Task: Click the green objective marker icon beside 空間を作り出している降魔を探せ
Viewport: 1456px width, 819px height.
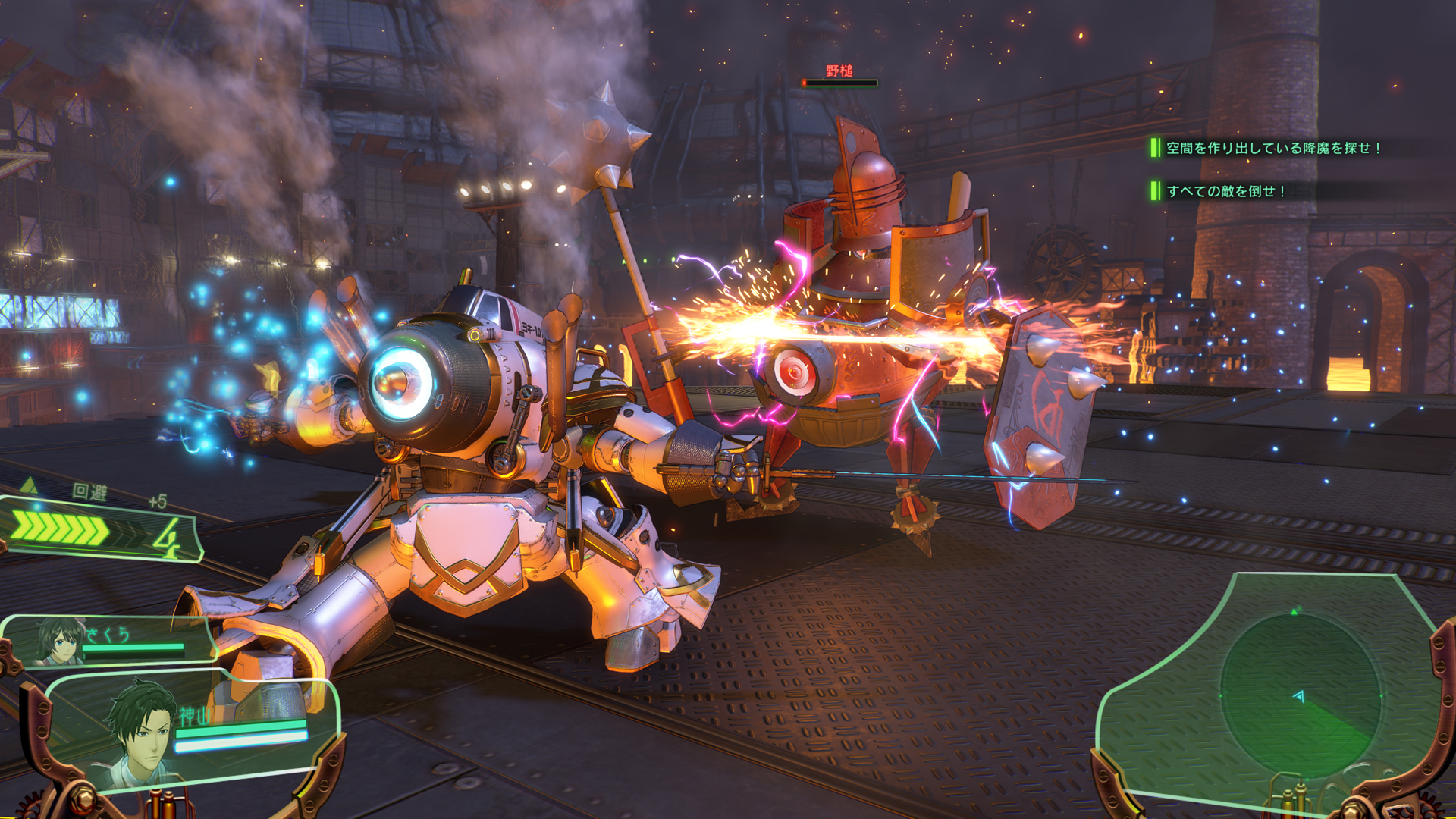Action: tap(1156, 149)
